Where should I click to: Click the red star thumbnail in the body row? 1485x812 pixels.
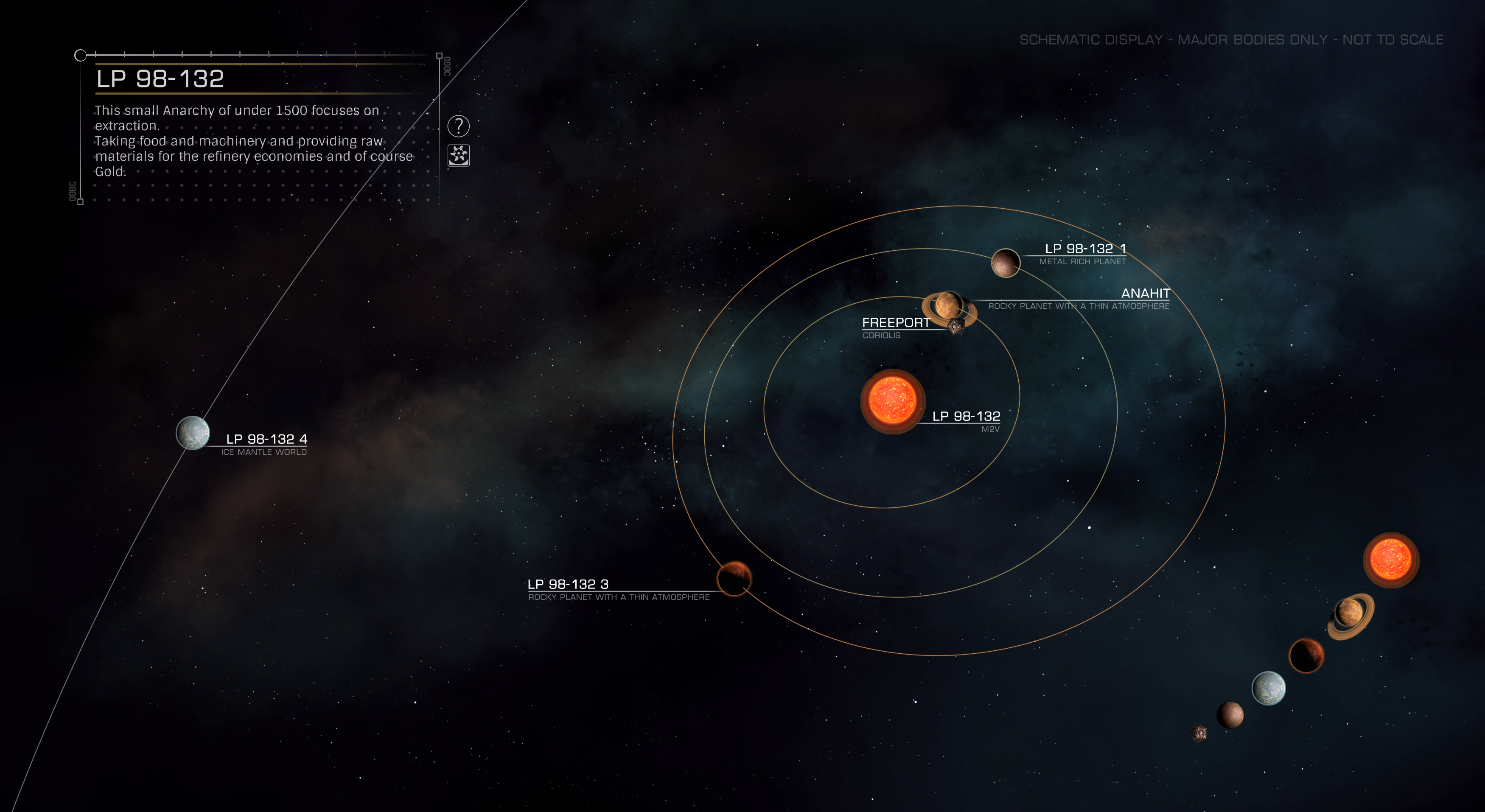[x=1390, y=560]
